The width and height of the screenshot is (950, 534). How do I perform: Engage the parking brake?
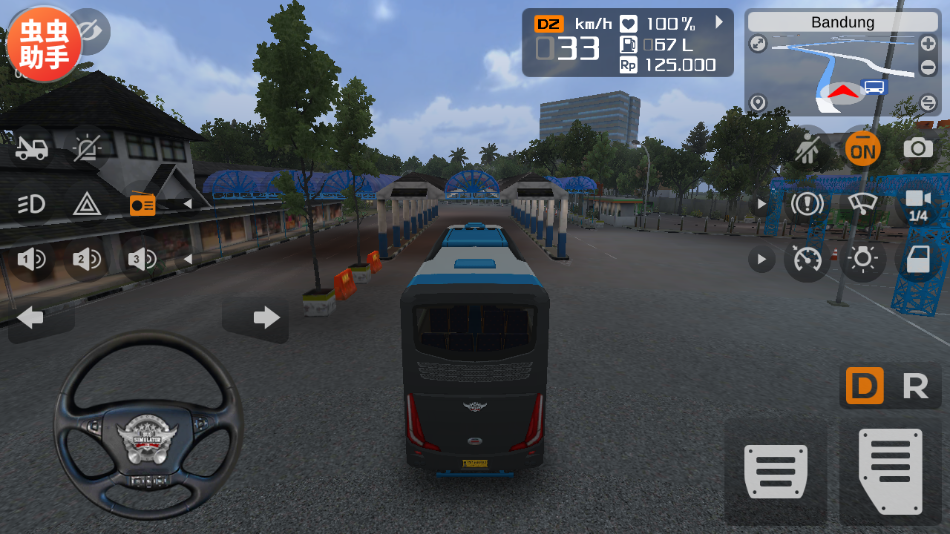pos(806,205)
